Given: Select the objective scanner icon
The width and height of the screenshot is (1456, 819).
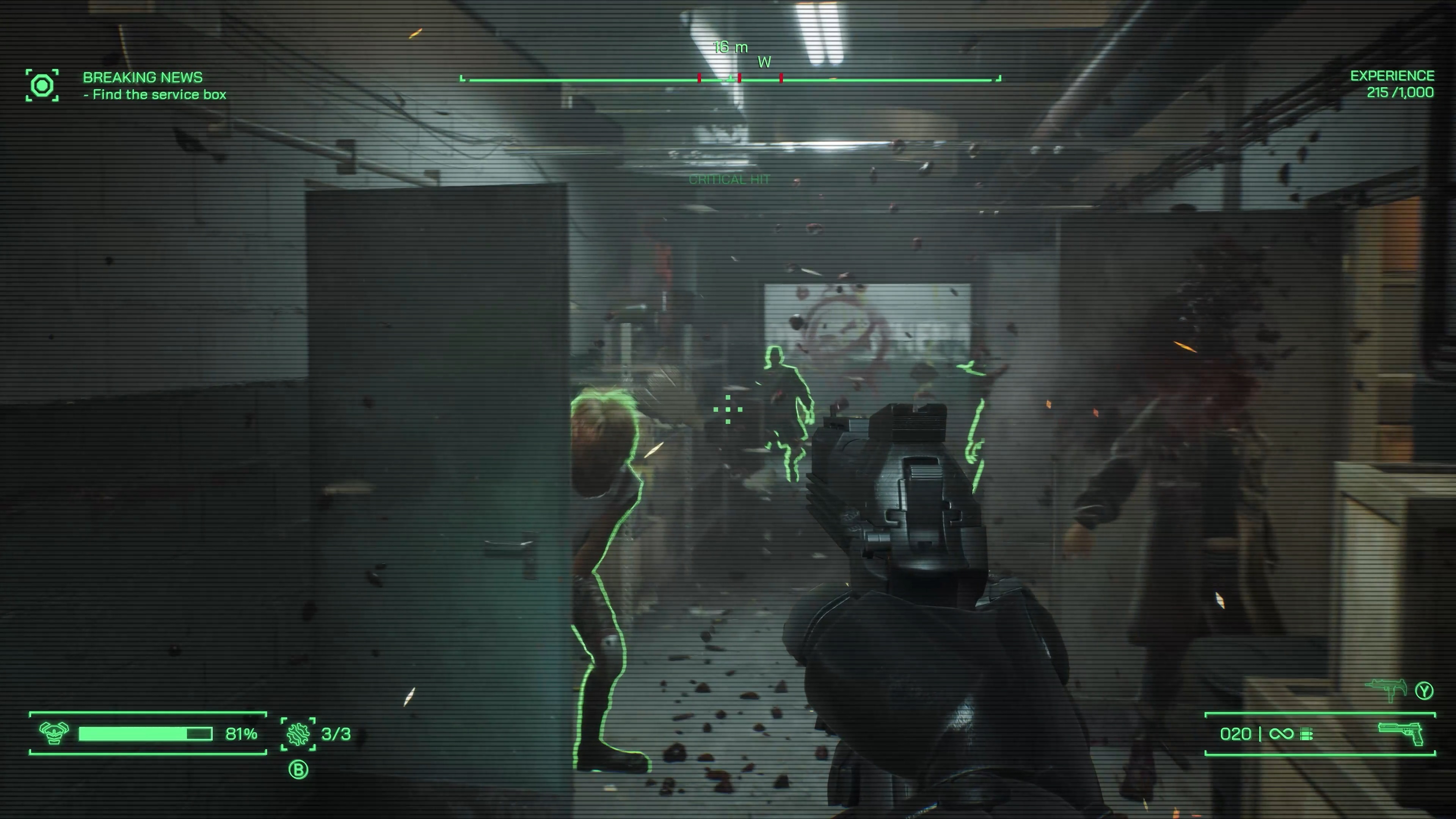Looking at the screenshot, I should click(x=42, y=86).
